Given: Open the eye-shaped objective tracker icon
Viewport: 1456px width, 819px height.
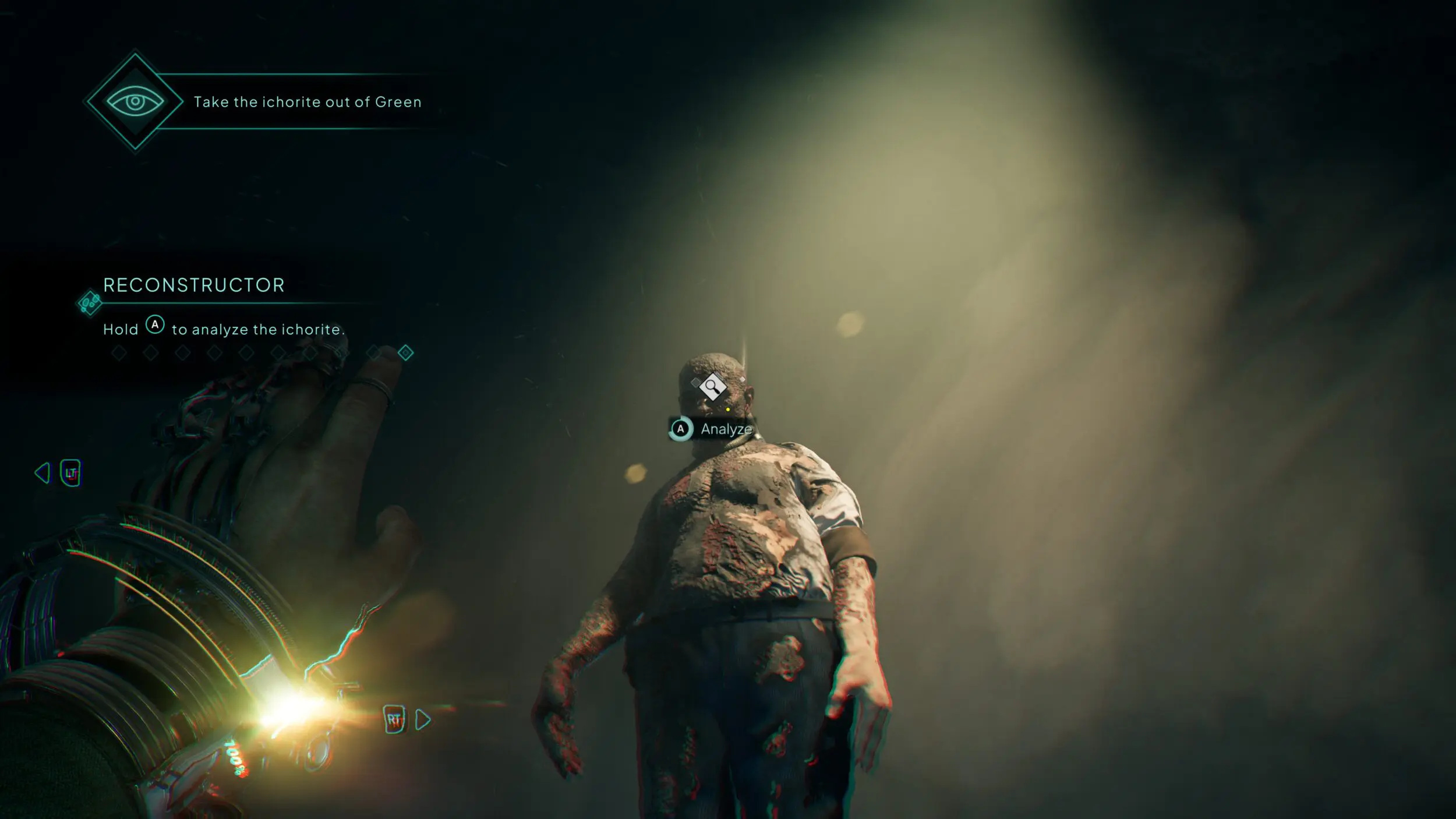Looking at the screenshot, I should pyautogui.click(x=135, y=101).
